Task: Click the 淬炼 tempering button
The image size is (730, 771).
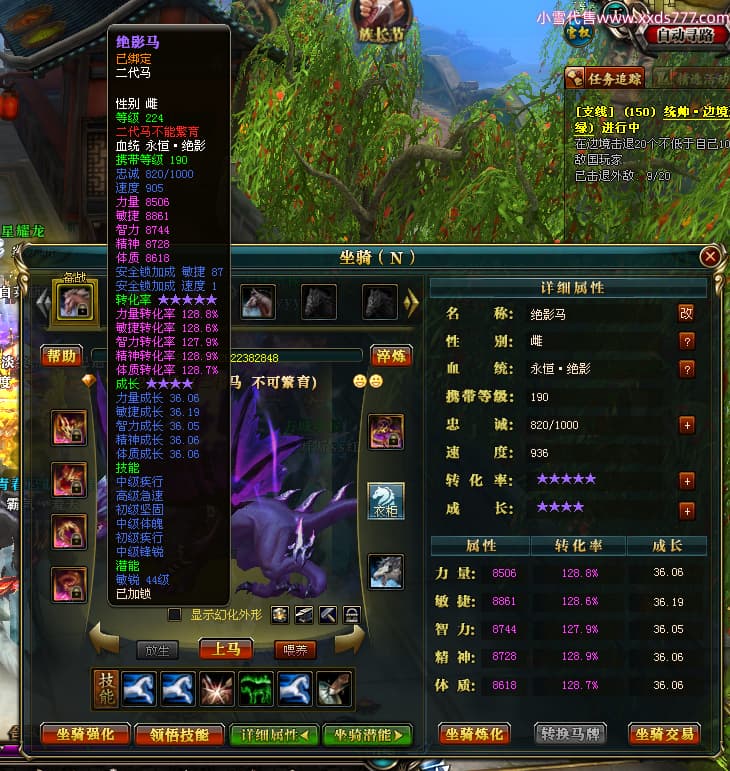Action: (x=391, y=356)
